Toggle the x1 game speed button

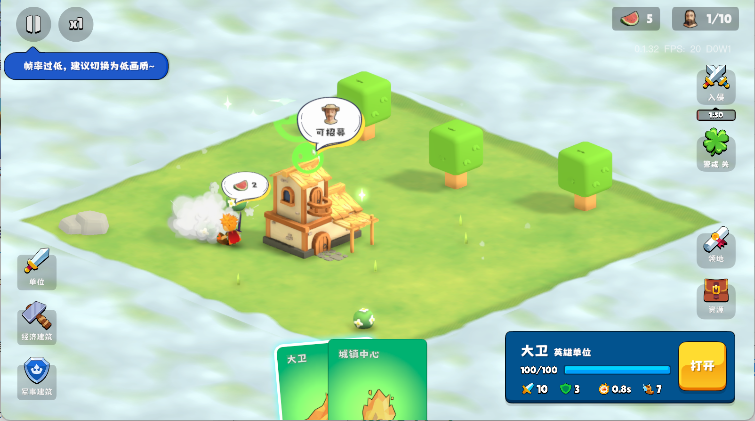pos(76,23)
